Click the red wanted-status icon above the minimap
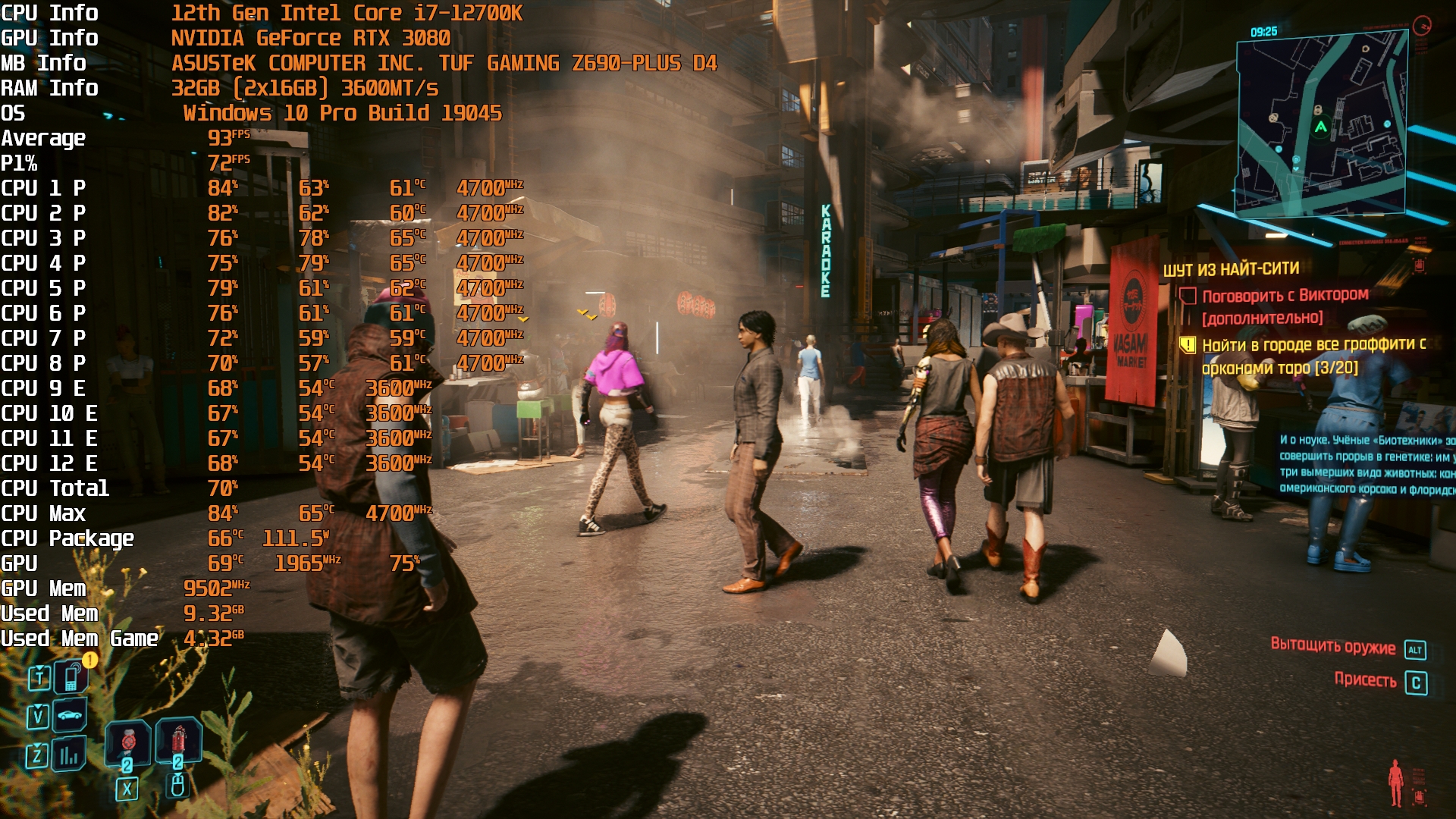Image resolution: width=1456 pixels, height=819 pixels. (x=1422, y=26)
